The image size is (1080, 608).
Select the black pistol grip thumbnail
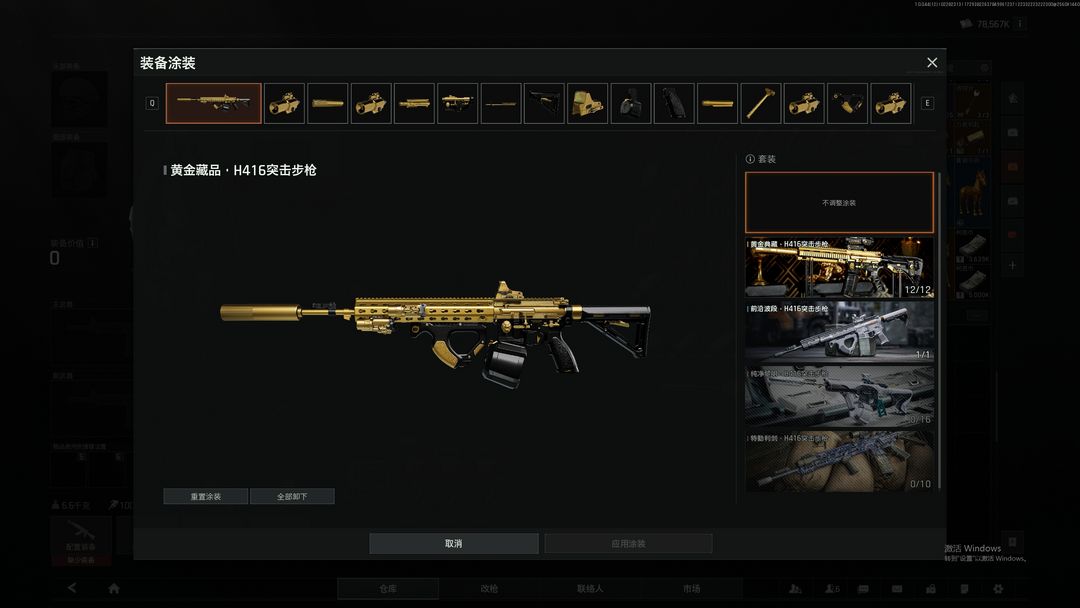tap(674, 104)
